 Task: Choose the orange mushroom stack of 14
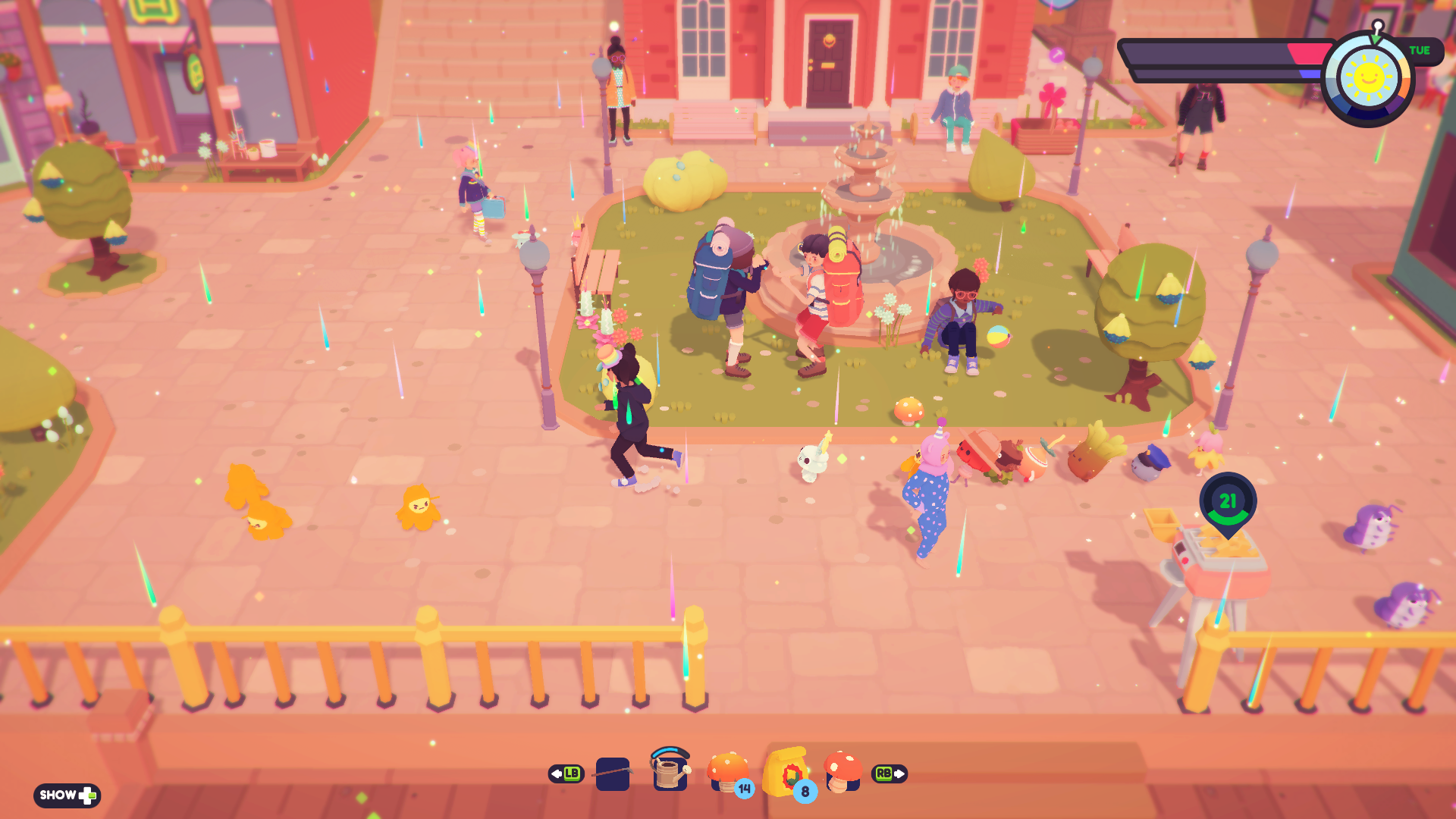click(x=728, y=772)
